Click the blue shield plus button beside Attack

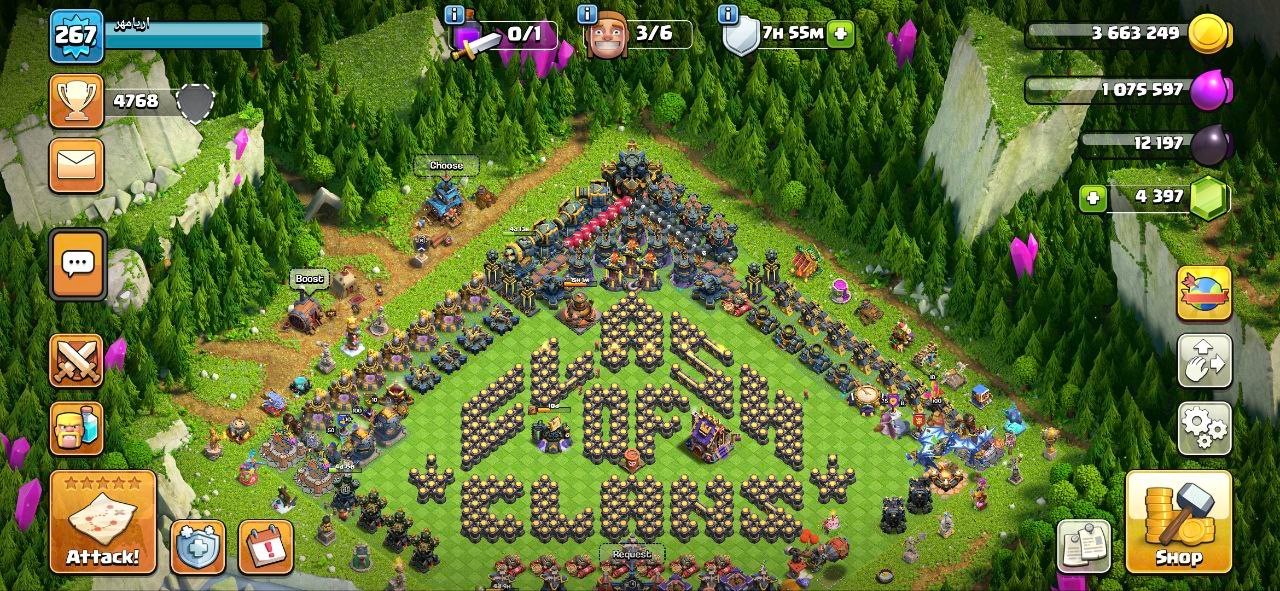pyautogui.click(x=197, y=547)
